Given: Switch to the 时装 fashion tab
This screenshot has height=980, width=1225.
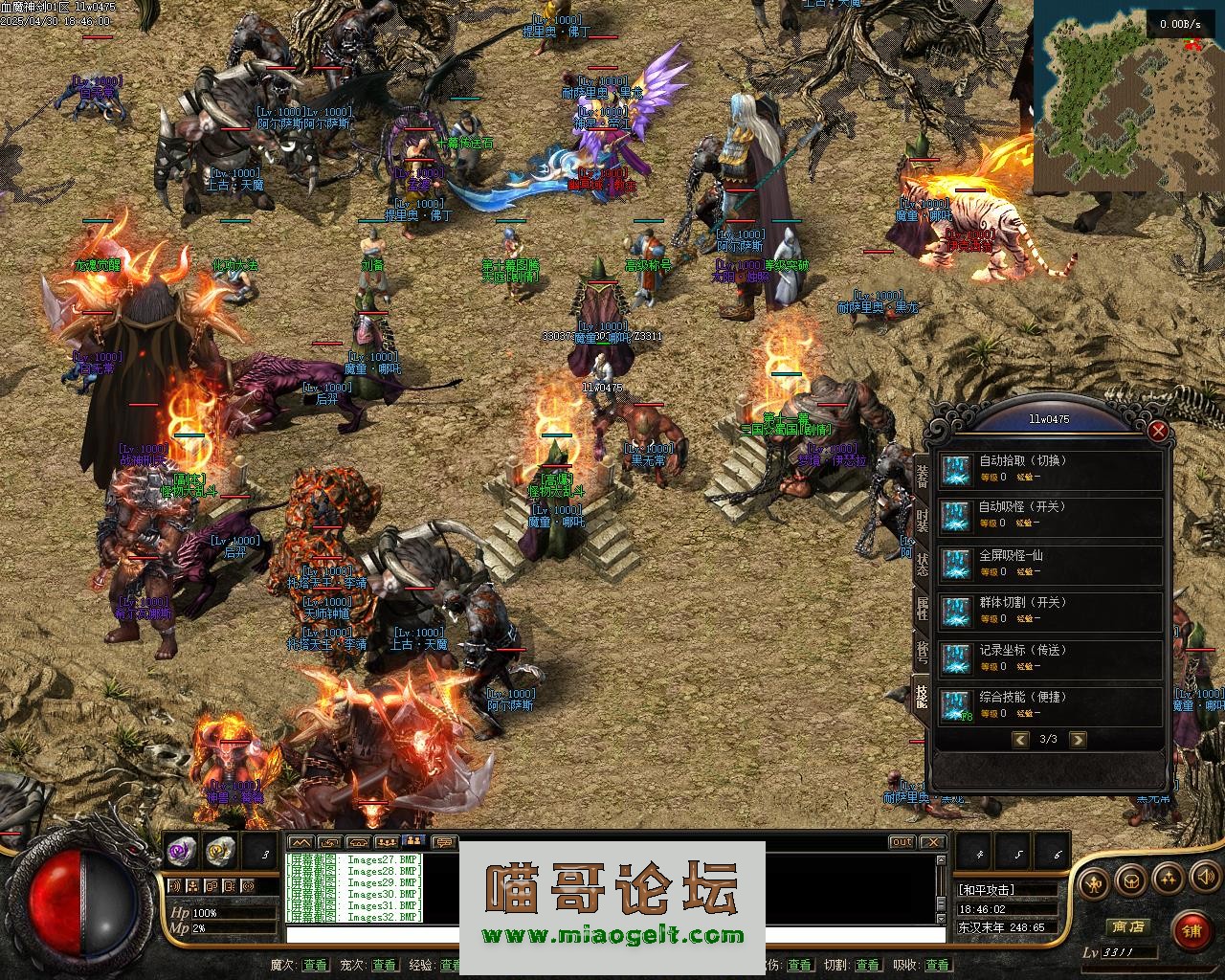Looking at the screenshot, I should 922,520.
